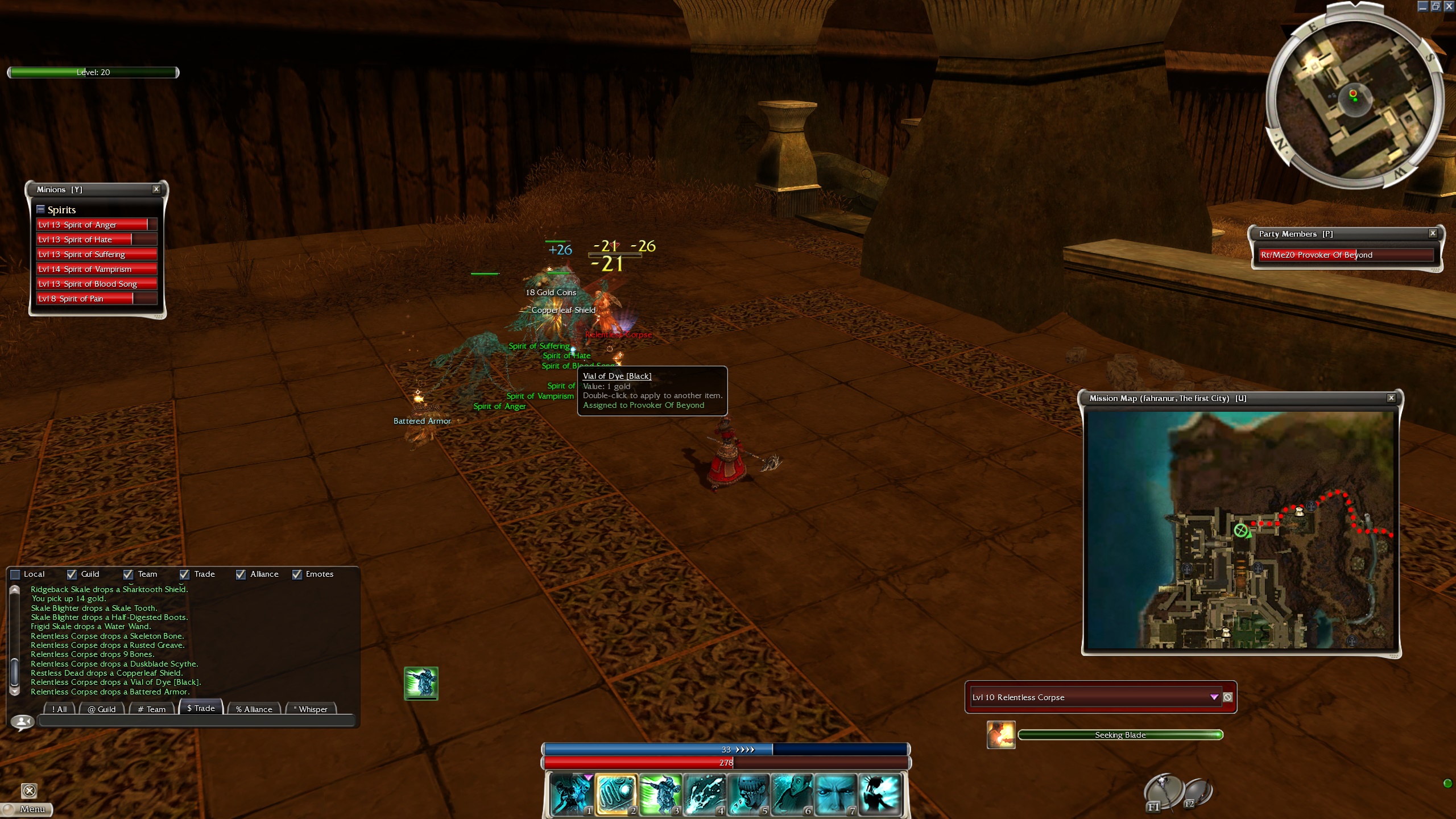Select Lvl 8 Spirit of Pain row
The width and height of the screenshot is (1456, 819).
96,299
